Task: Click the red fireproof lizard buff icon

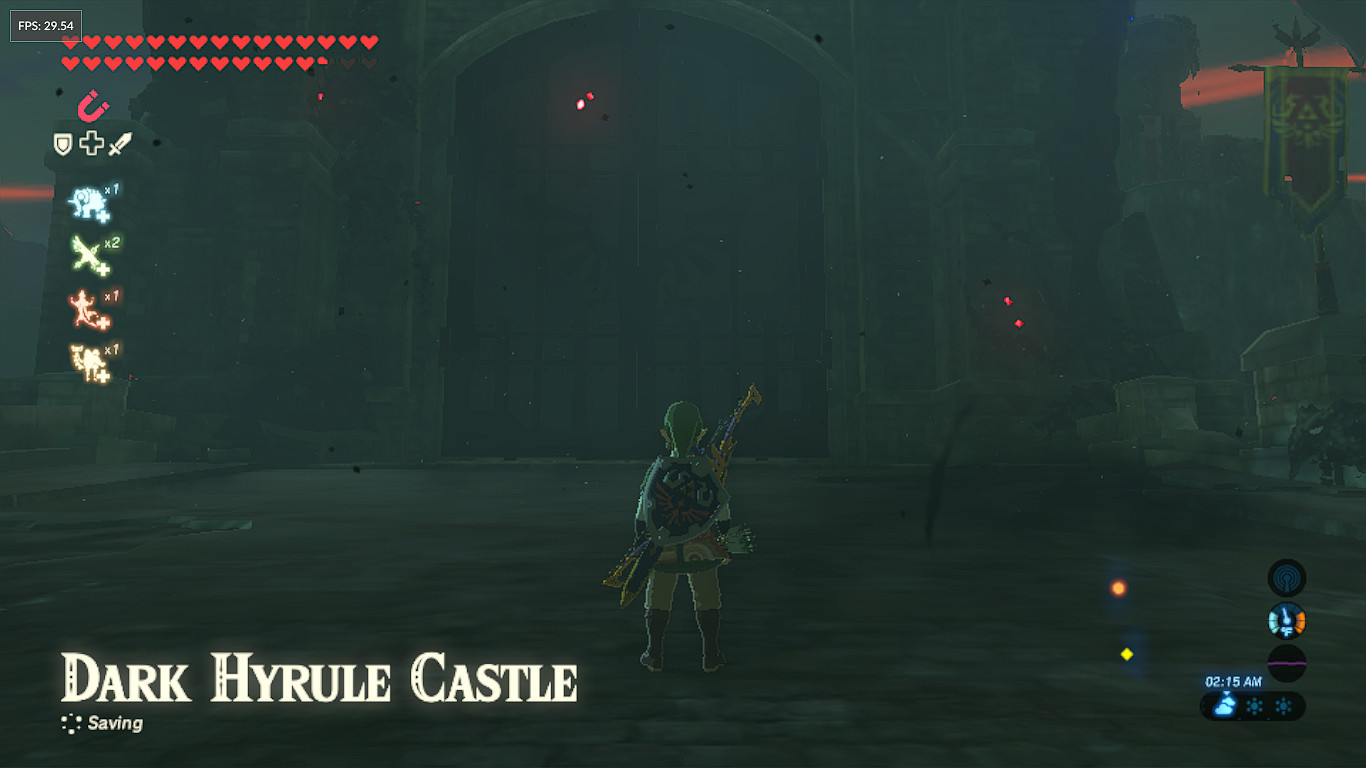Action: tap(86, 310)
